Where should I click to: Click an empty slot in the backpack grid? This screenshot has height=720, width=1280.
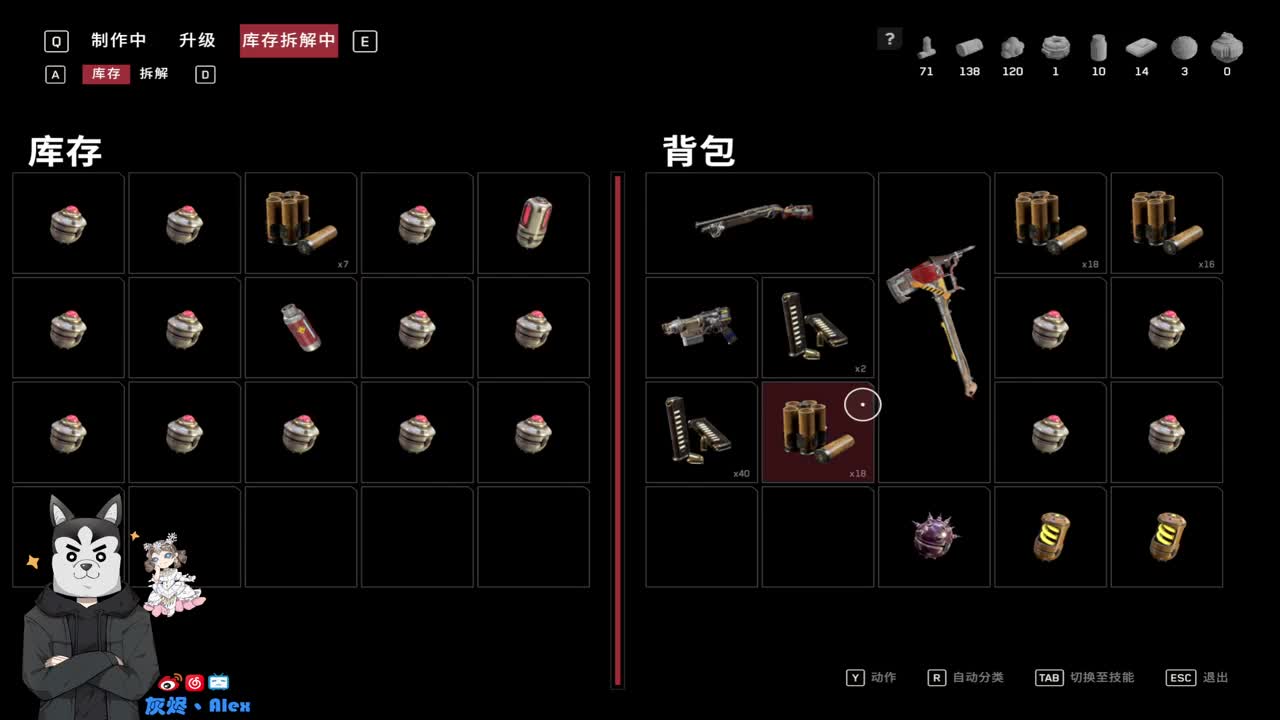(700, 537)
